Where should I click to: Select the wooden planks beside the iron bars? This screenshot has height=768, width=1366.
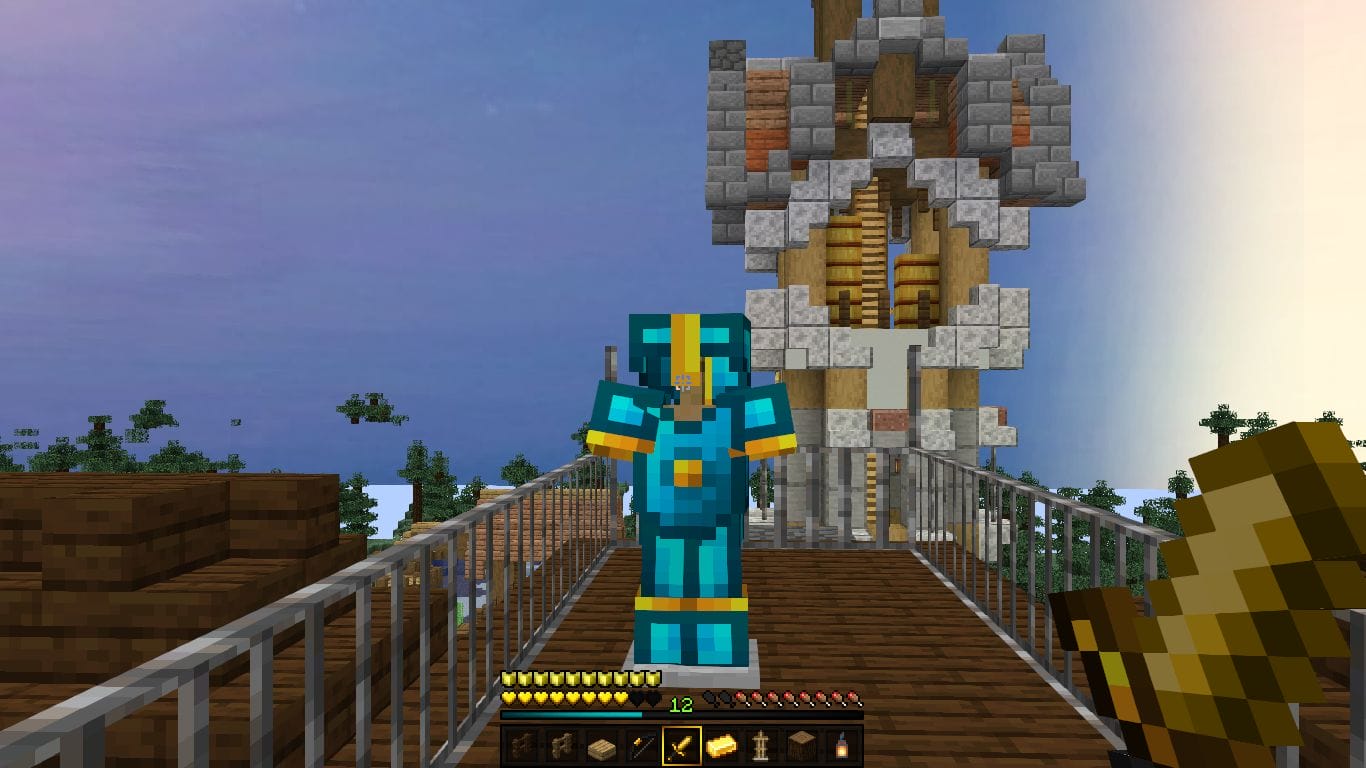pyautogui.click(x=802, y=747)
